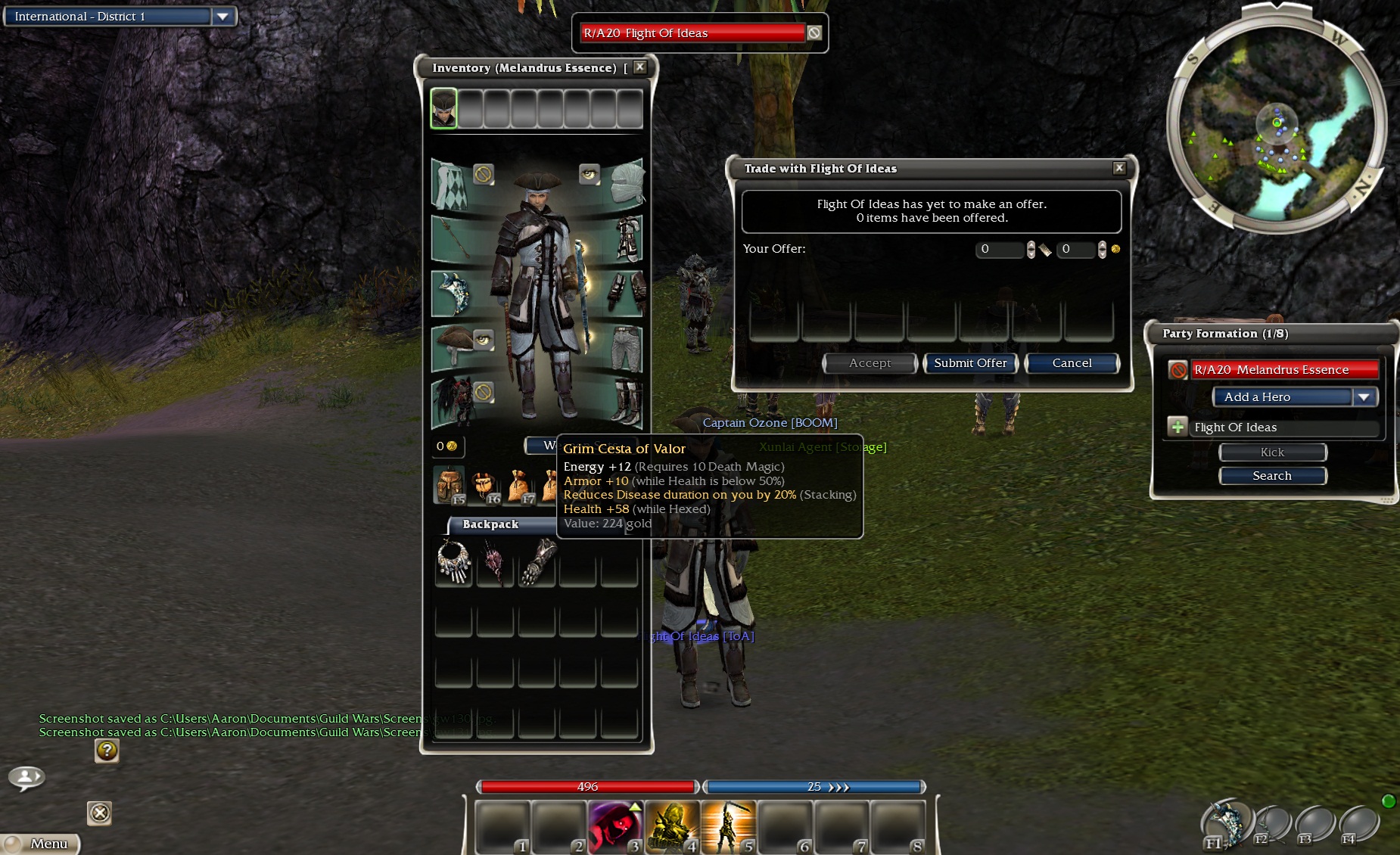Screen dimensions: 1400x855
Task: Accept Flight Of Ideas into the party
Action: tap(1178, 427)
